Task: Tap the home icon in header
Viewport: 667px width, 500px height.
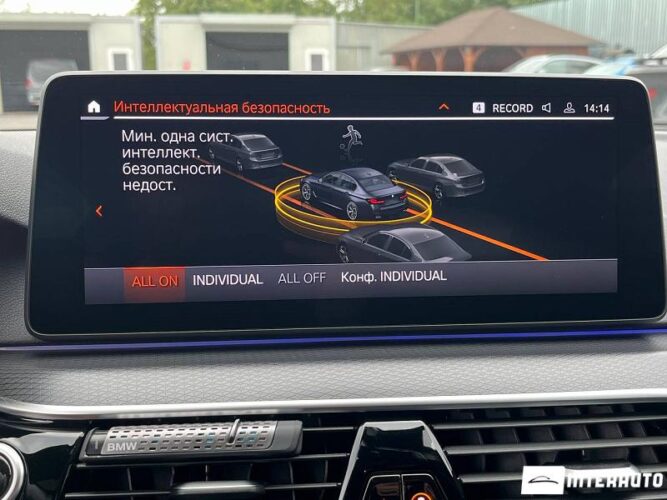Action: [x=94, y=107]
